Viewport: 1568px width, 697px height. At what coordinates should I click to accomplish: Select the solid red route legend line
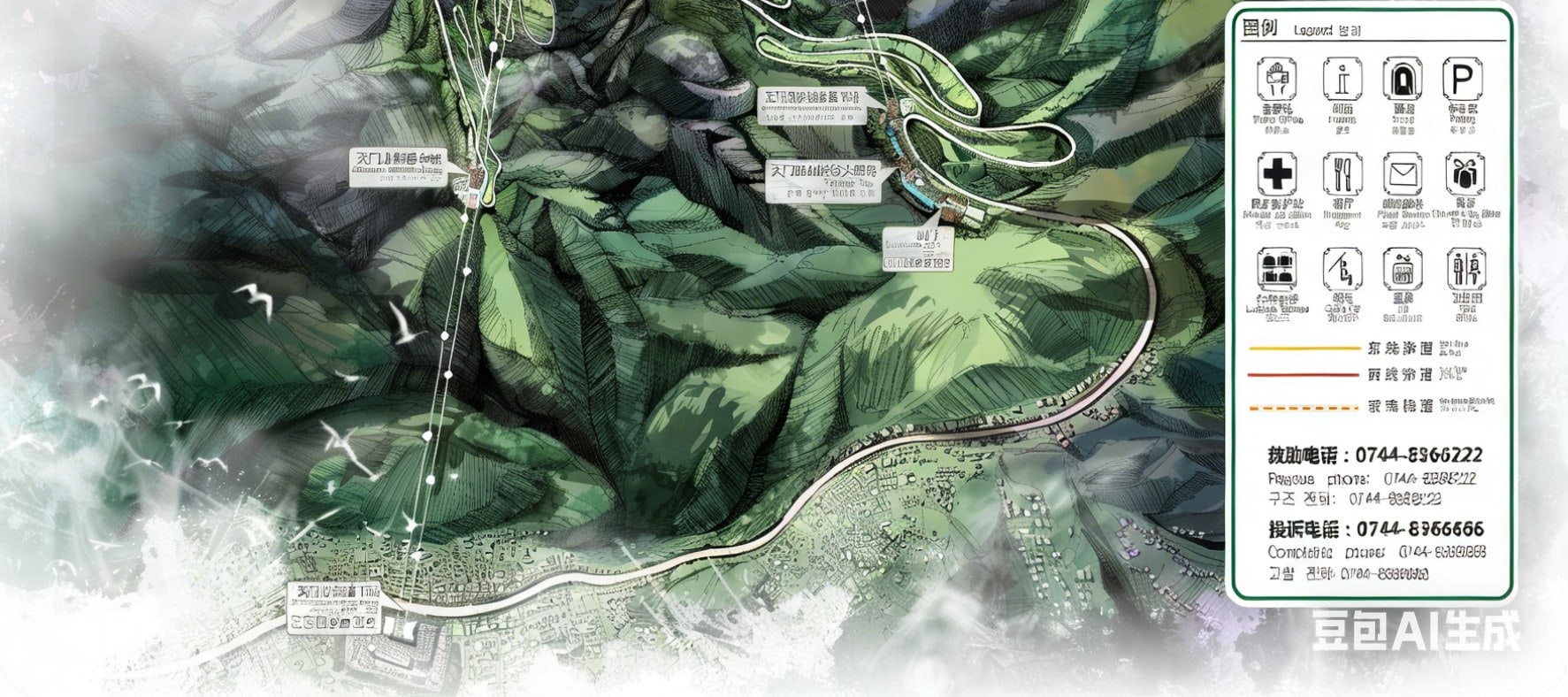tap(1304, 375)
